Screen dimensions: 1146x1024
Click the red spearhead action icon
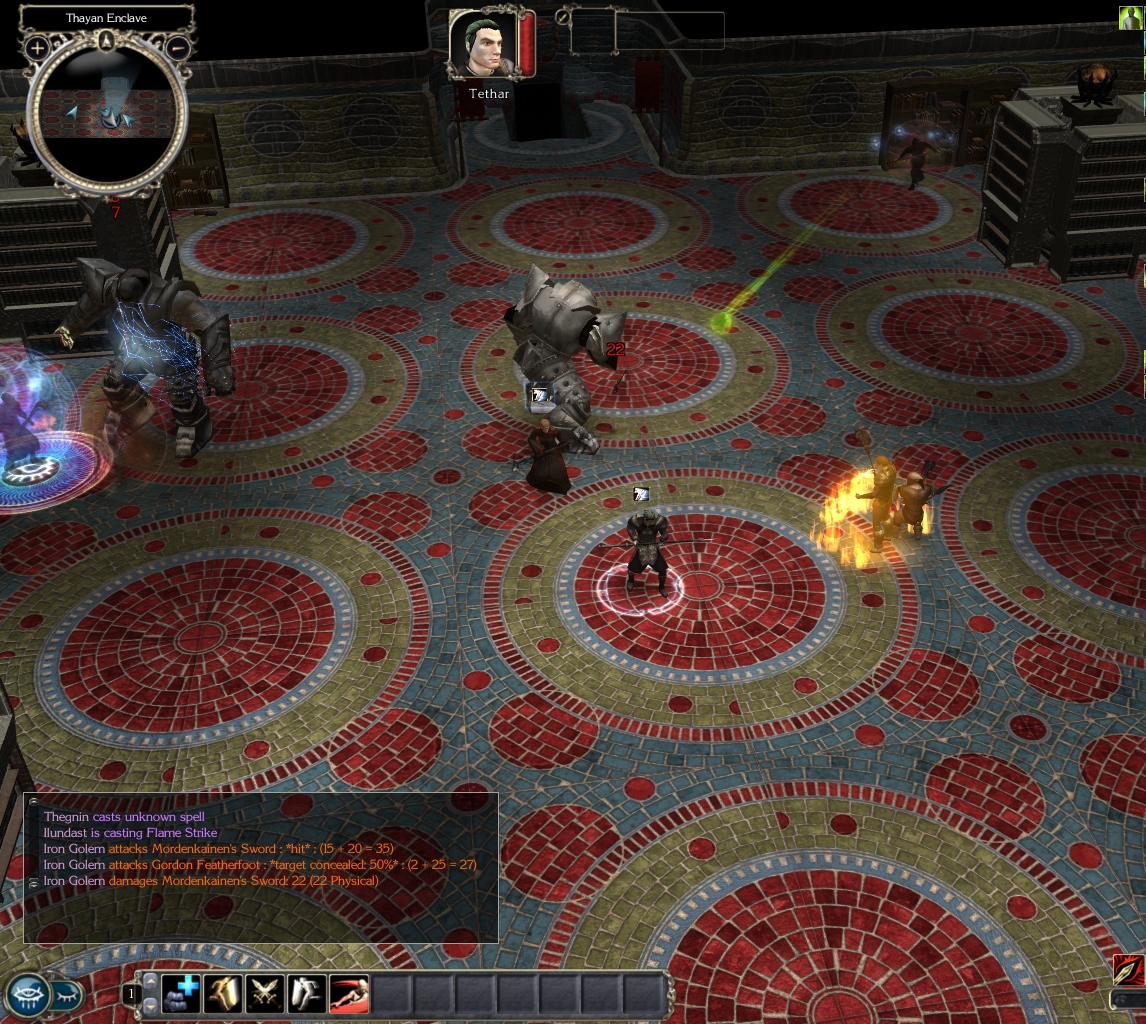click(x=1129, y=970)
